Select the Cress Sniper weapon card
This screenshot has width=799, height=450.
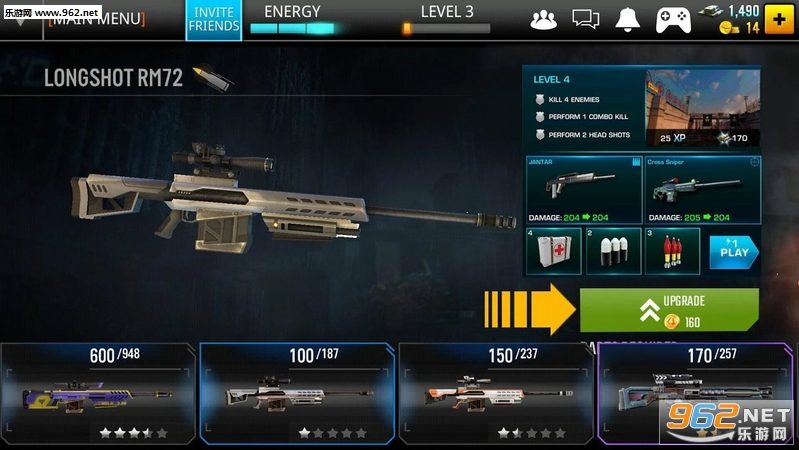(701, 189)
